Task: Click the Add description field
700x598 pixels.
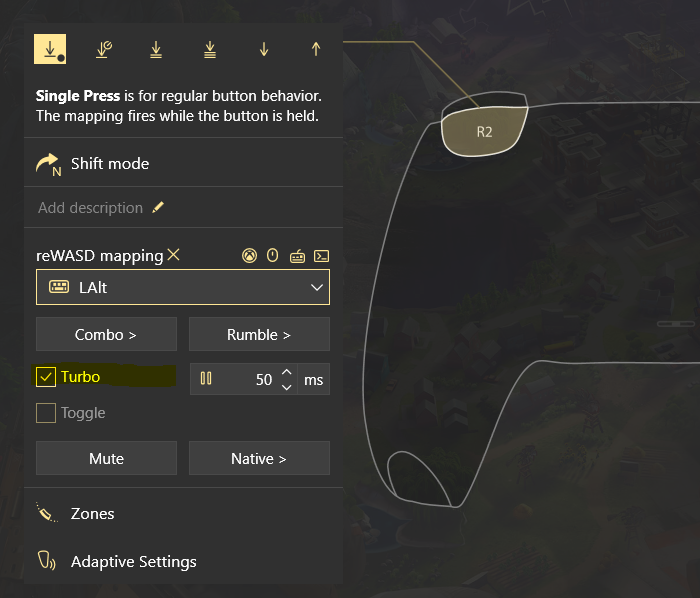Action: tap(91, 208)
